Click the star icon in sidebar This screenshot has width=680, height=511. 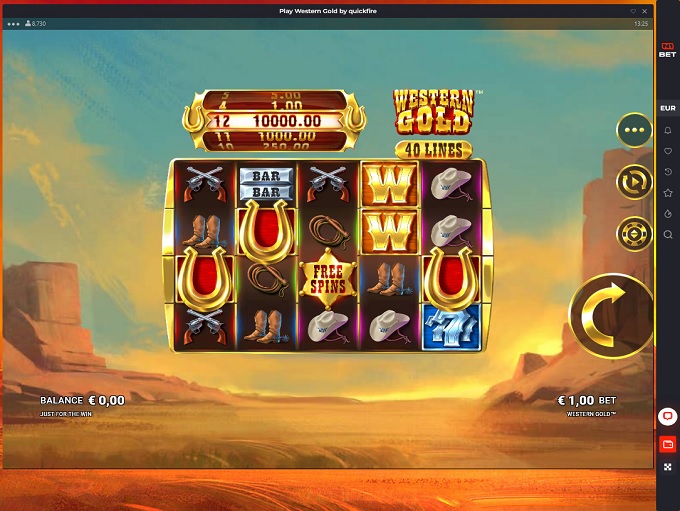668,193
